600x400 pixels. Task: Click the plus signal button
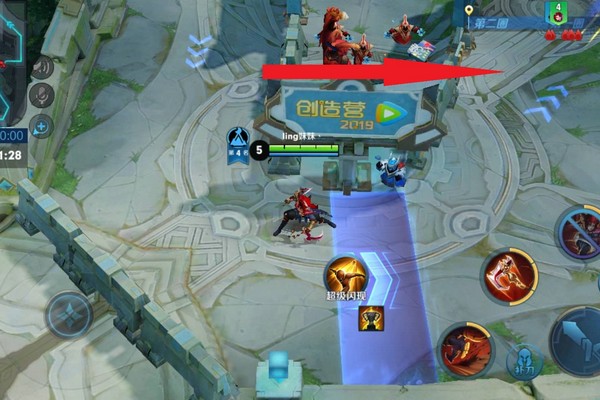click(x=42, y=126)
